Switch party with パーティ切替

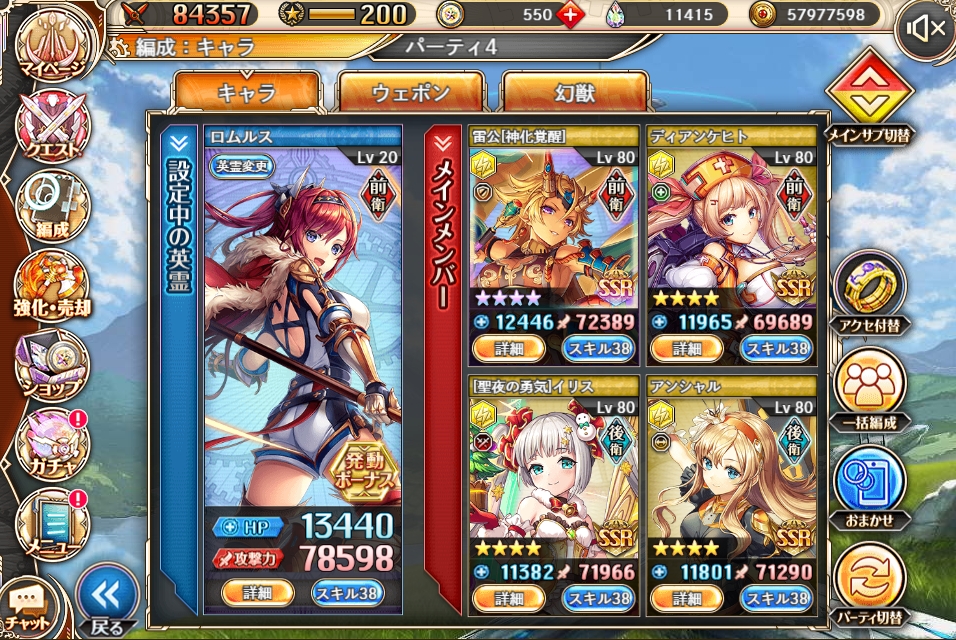[868, 581]
